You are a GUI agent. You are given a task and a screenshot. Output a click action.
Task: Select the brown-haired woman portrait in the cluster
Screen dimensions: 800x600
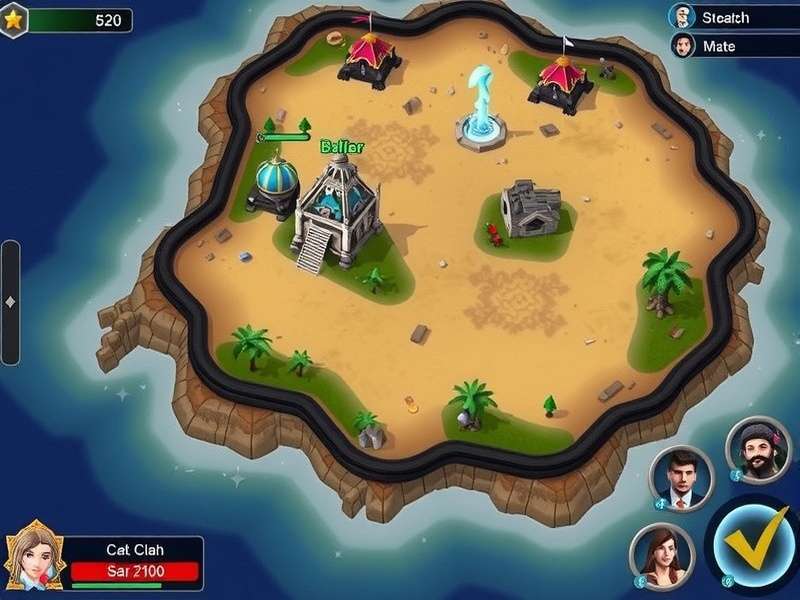tap(661, 555)
